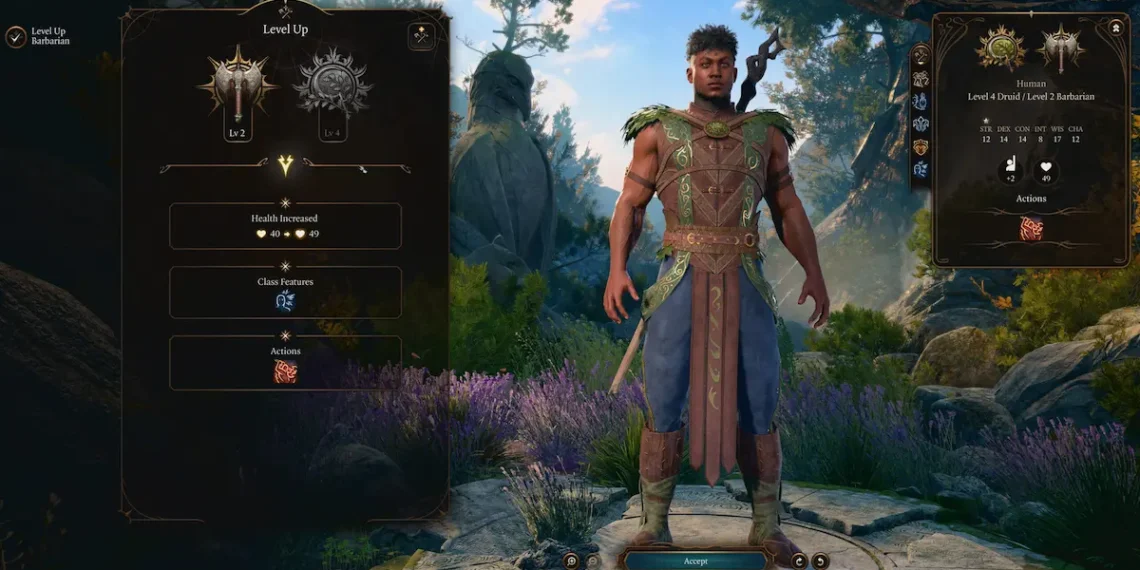Click the brighter magnifier zoom button
1140x570 pixels.
coord(571,561)
